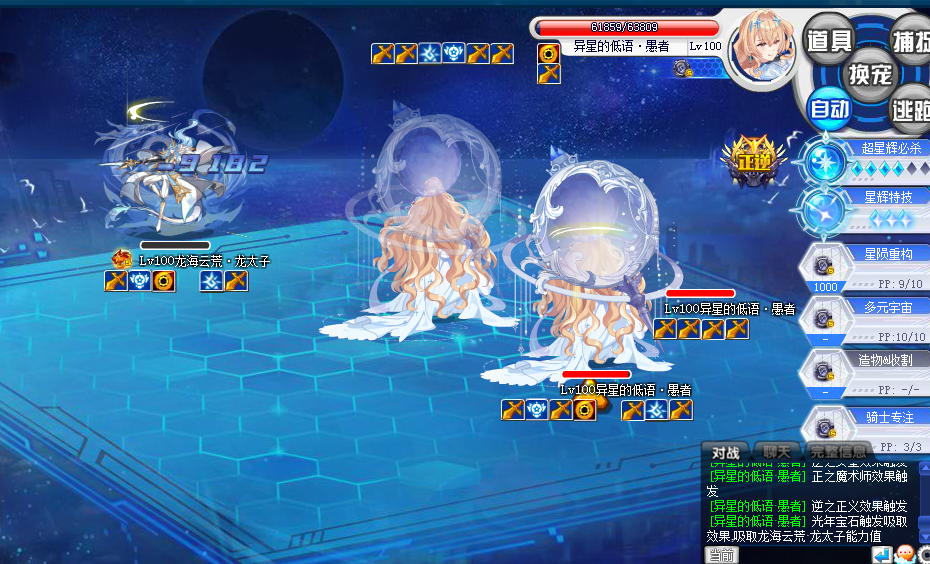Use the 星辉特技 special skill
This screenshot has height=564, width=930.
(827, 207)
